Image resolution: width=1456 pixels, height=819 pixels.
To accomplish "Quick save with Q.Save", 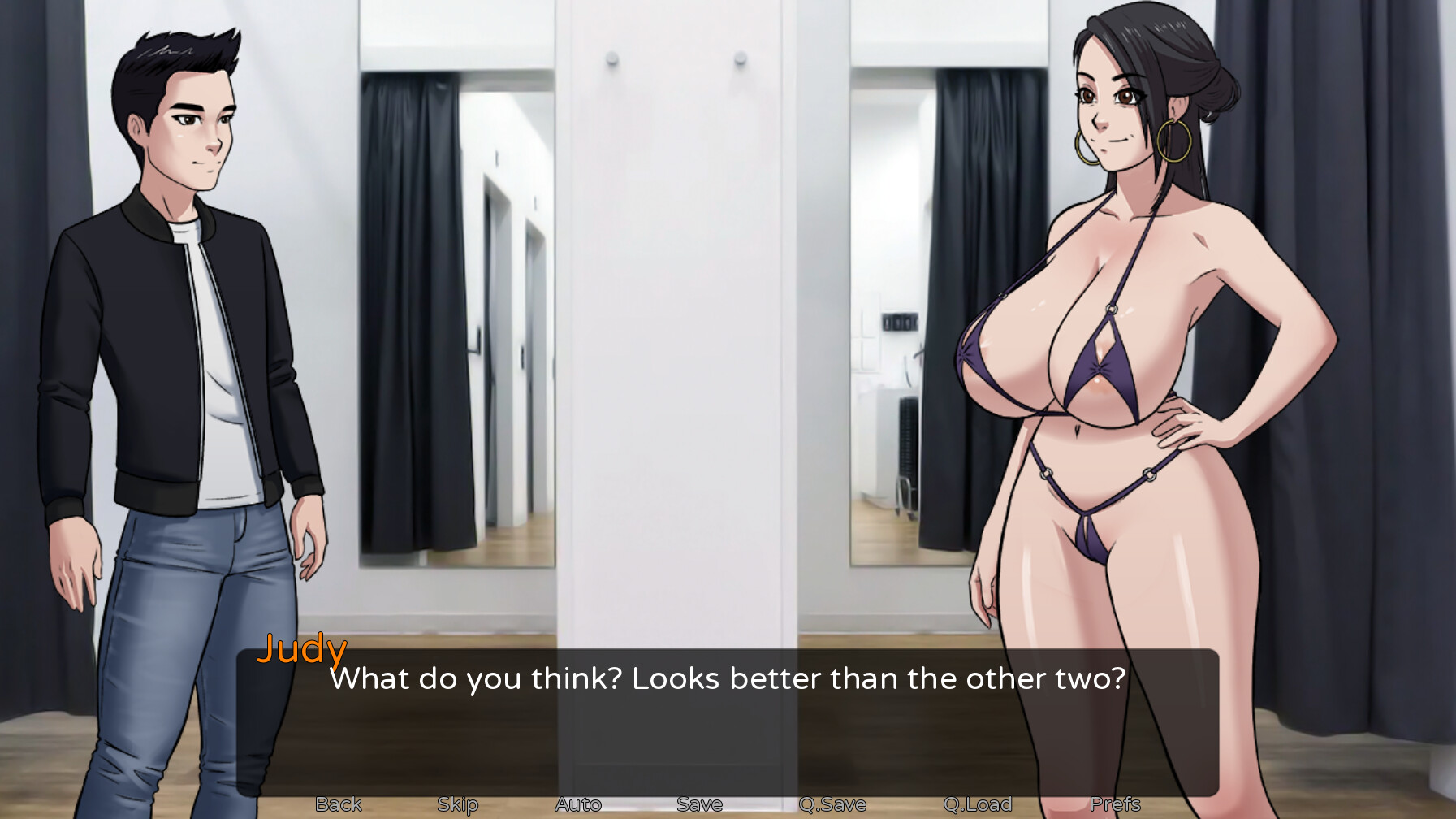I will (x=832, y=804).
